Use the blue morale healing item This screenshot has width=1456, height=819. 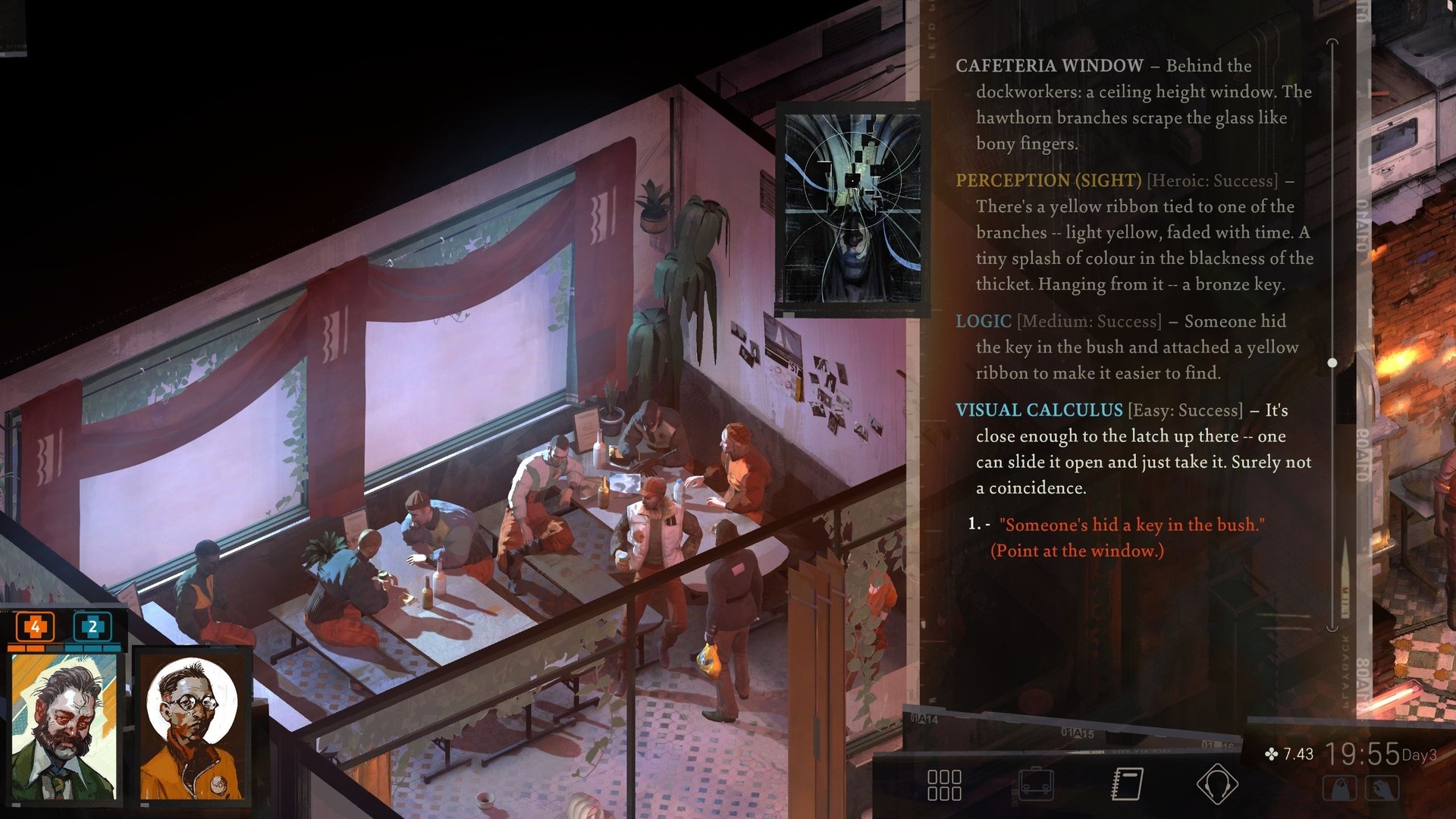93,627
